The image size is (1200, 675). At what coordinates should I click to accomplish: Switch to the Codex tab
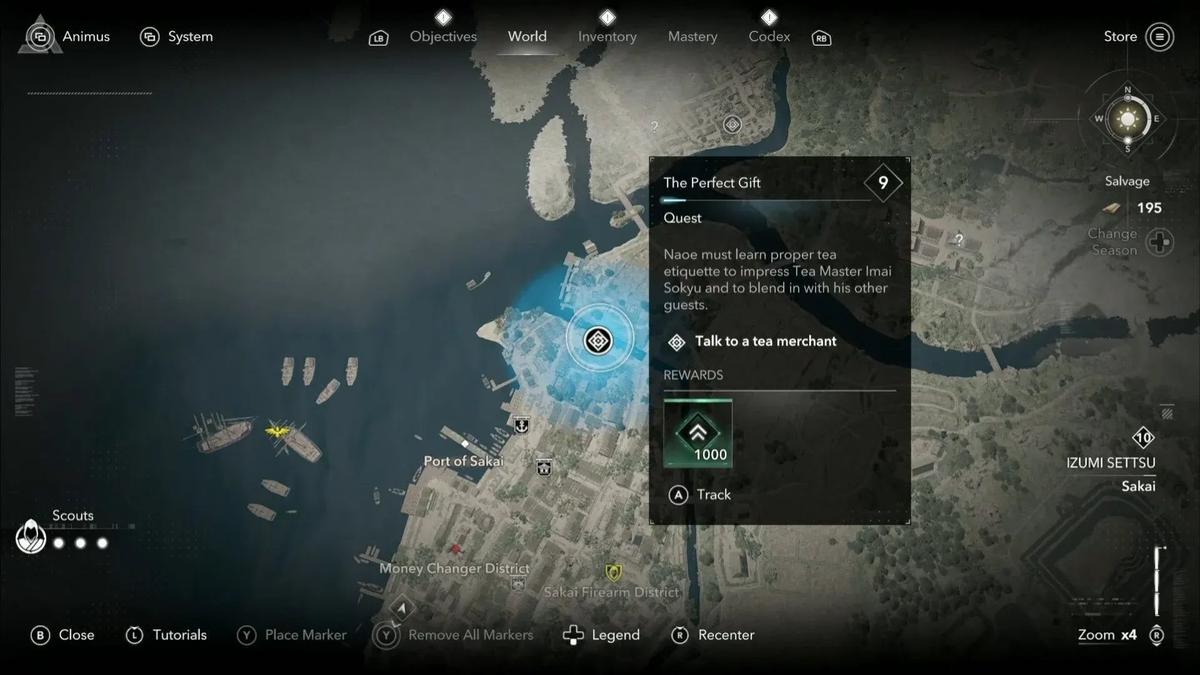(769, 36)
